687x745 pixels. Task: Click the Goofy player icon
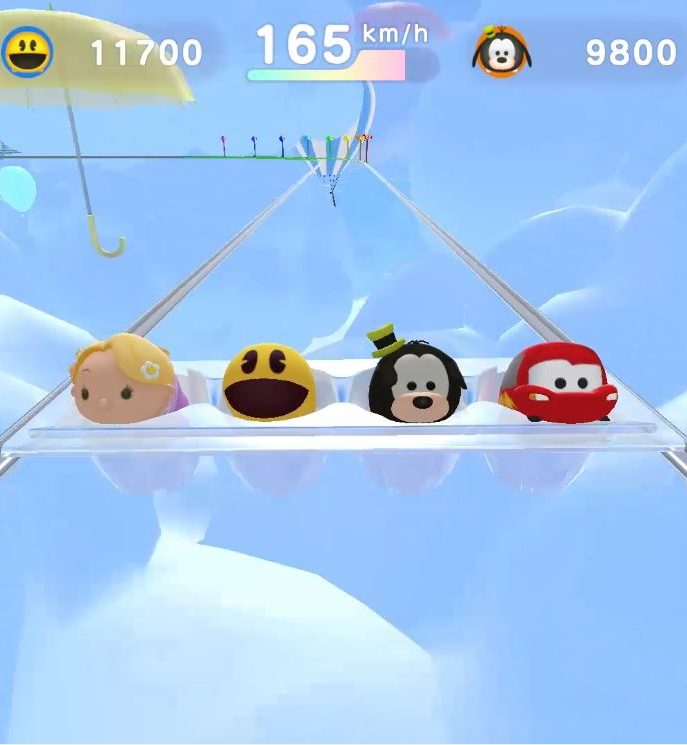coord(500,52)
